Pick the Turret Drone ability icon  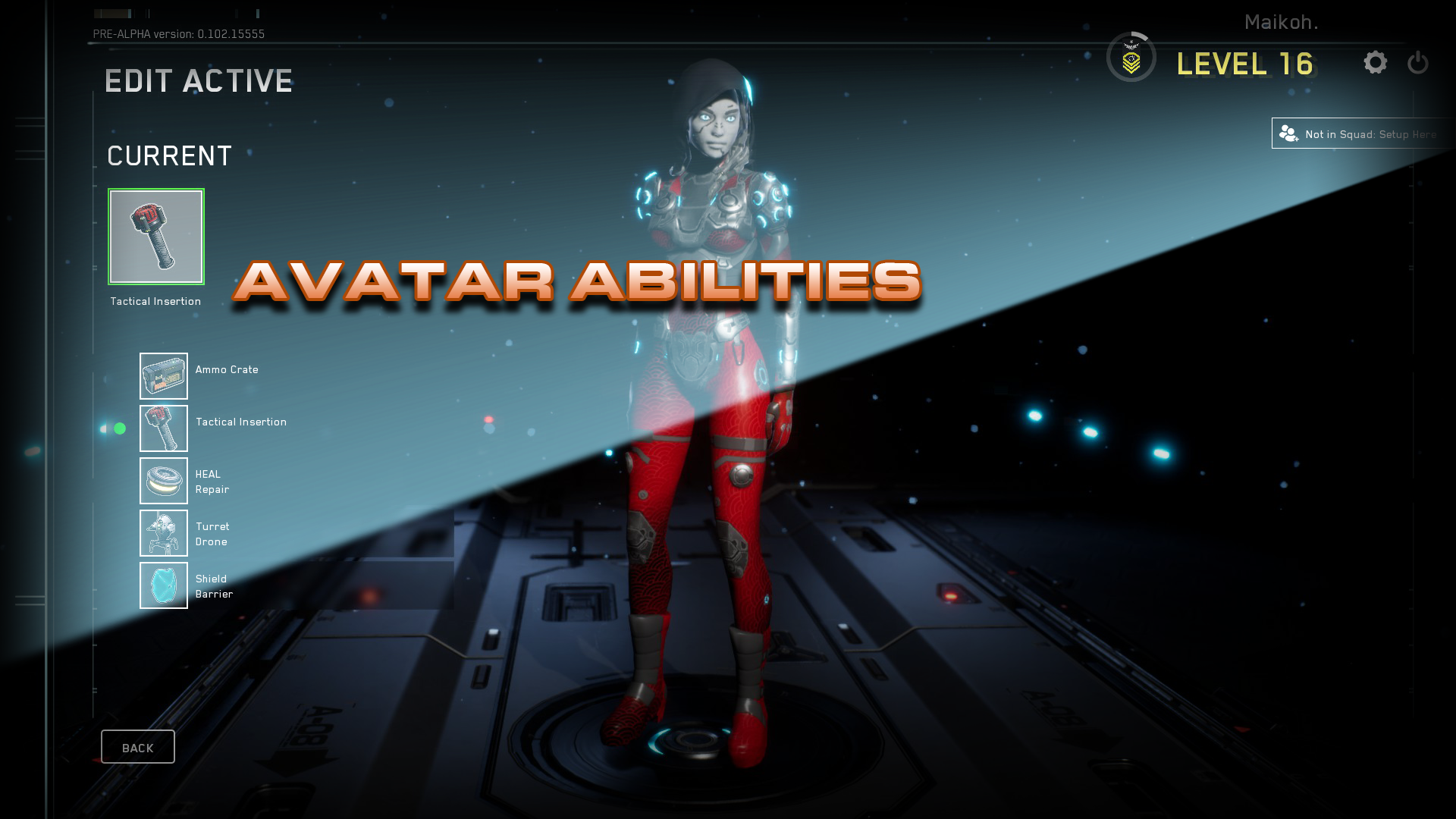[163, 533]
